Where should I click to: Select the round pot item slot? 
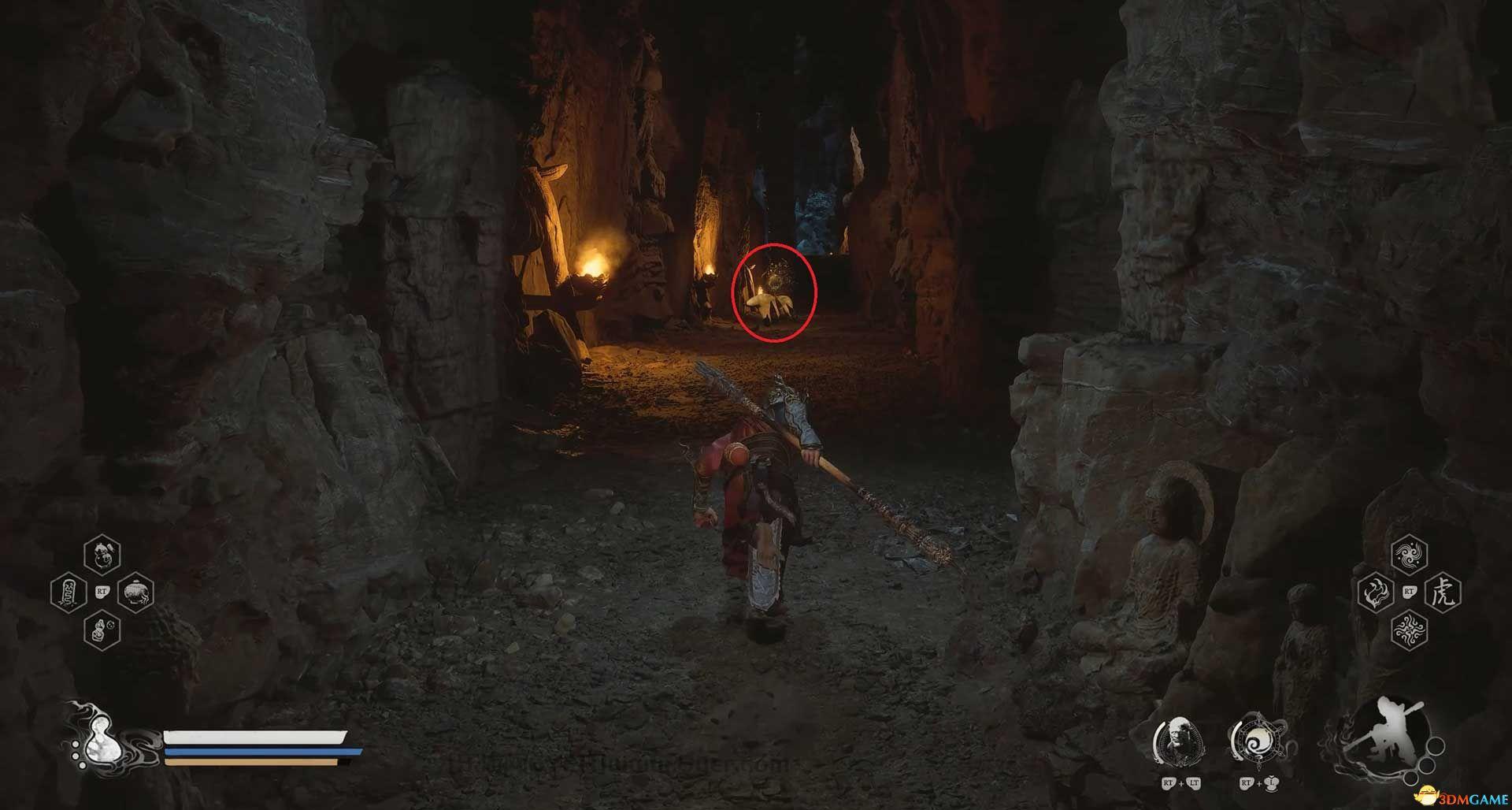click(x=135, y=593)
